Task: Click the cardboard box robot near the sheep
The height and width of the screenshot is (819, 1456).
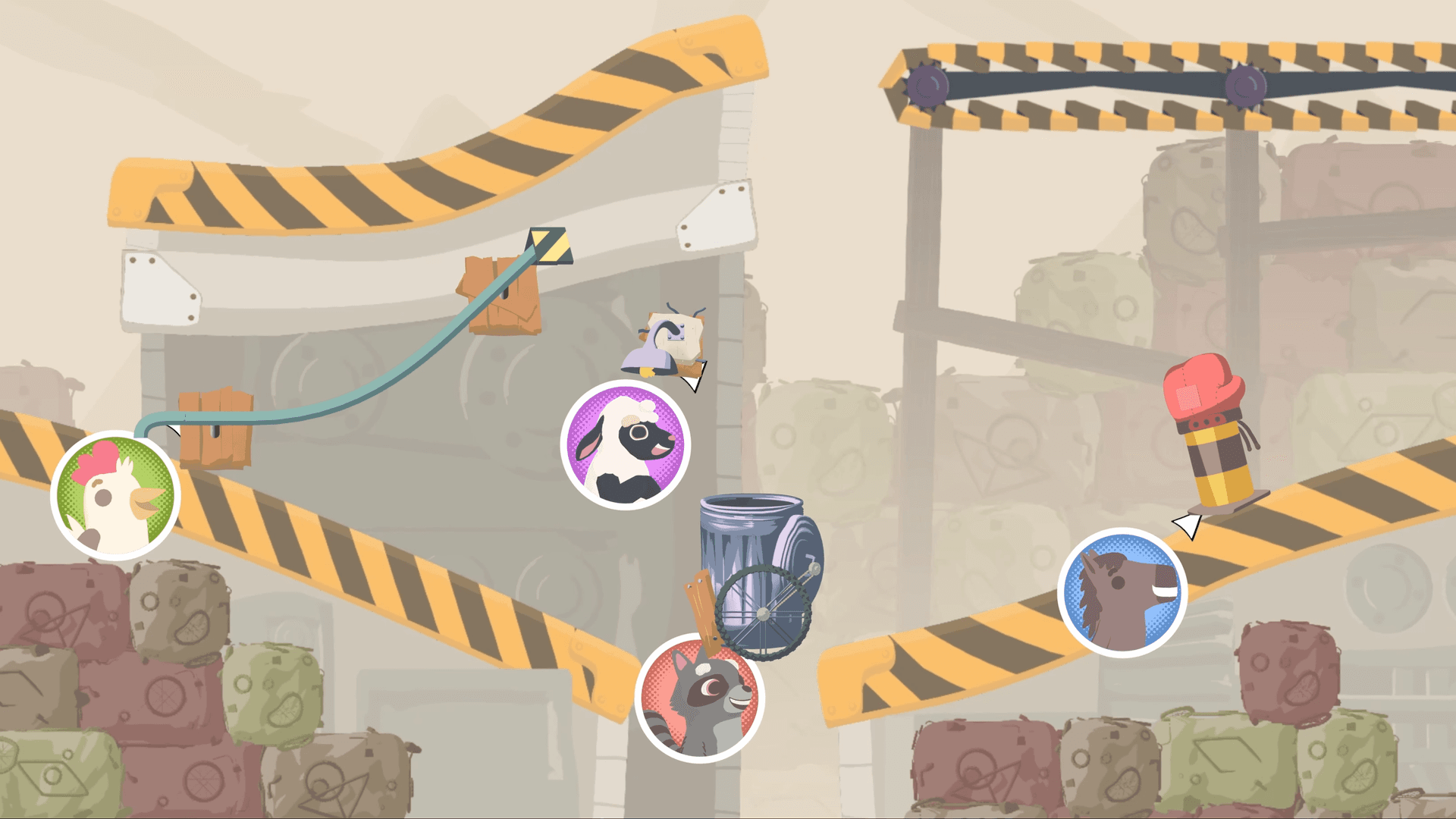Action: point(671,337)
